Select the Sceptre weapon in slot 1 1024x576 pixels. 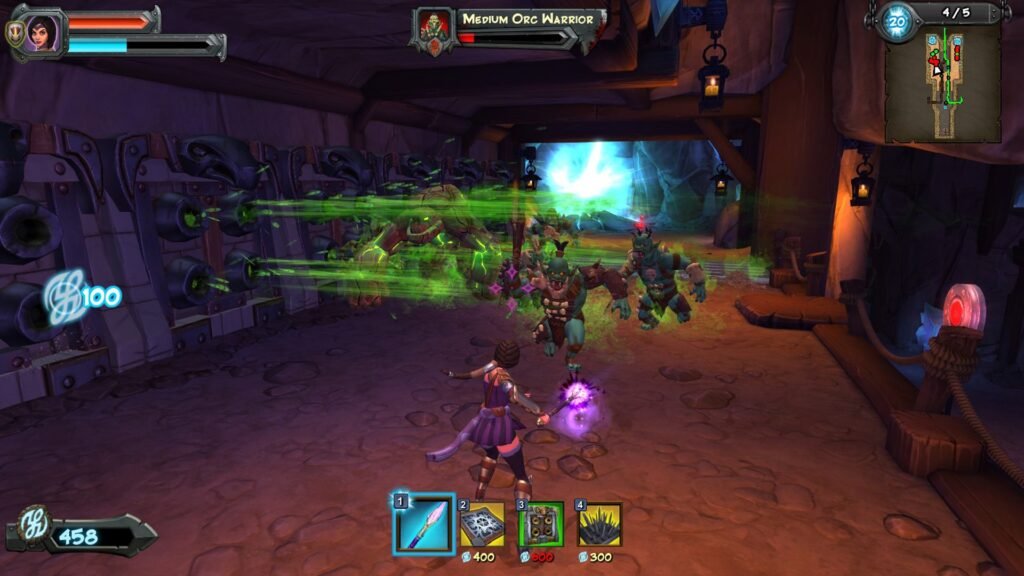(424, 524)
